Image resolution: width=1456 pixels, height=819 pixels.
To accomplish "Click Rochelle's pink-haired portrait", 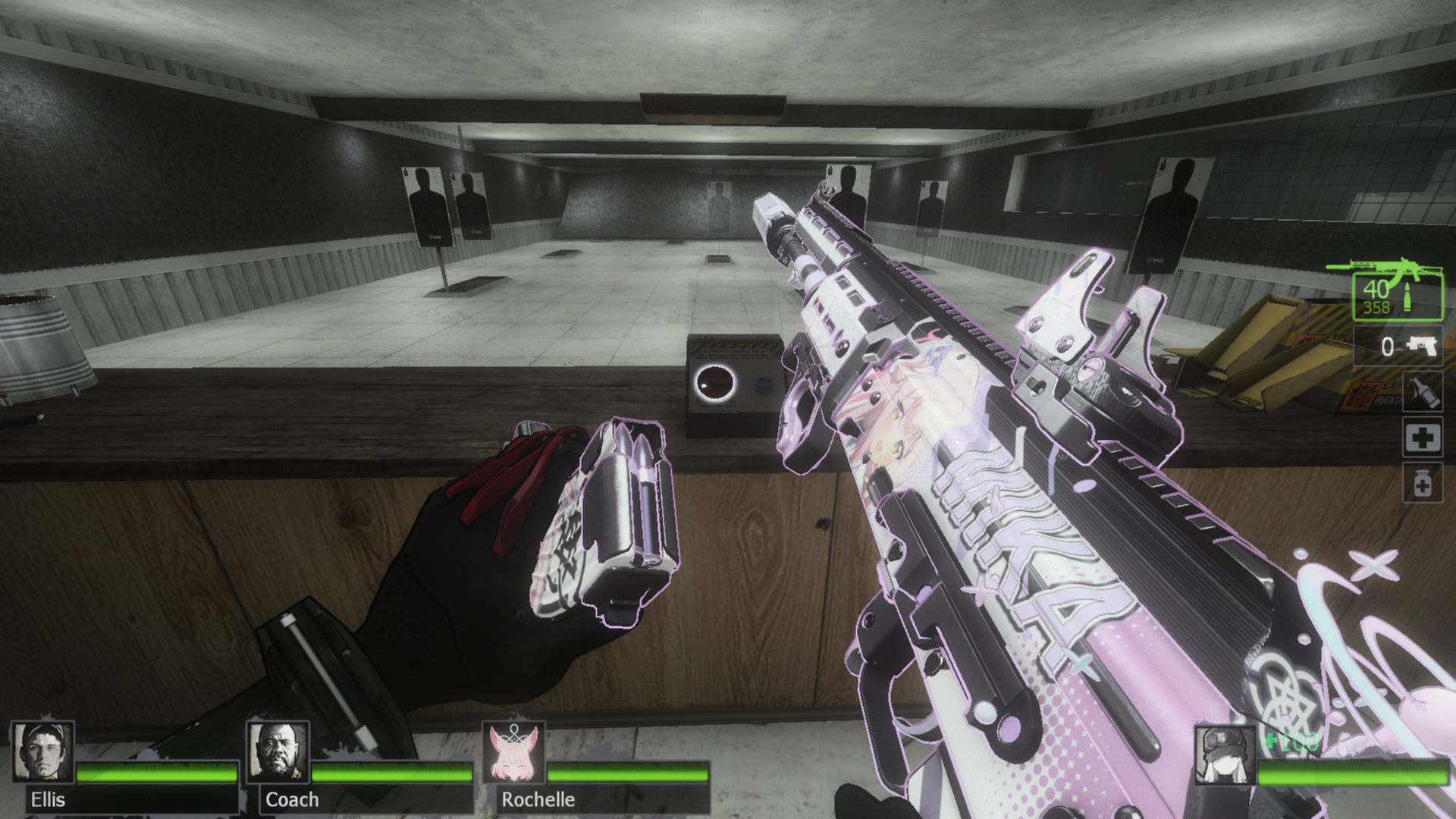I will (x=514, y=752).
